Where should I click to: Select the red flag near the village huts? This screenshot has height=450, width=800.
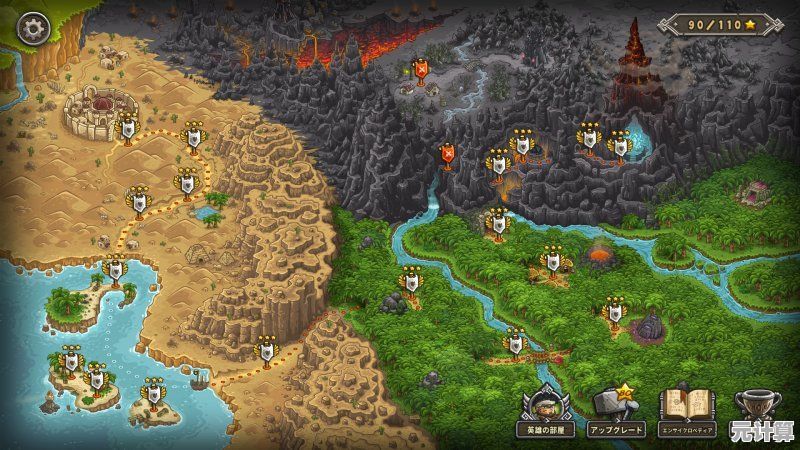pyautogui.click(x=421, y=72)
